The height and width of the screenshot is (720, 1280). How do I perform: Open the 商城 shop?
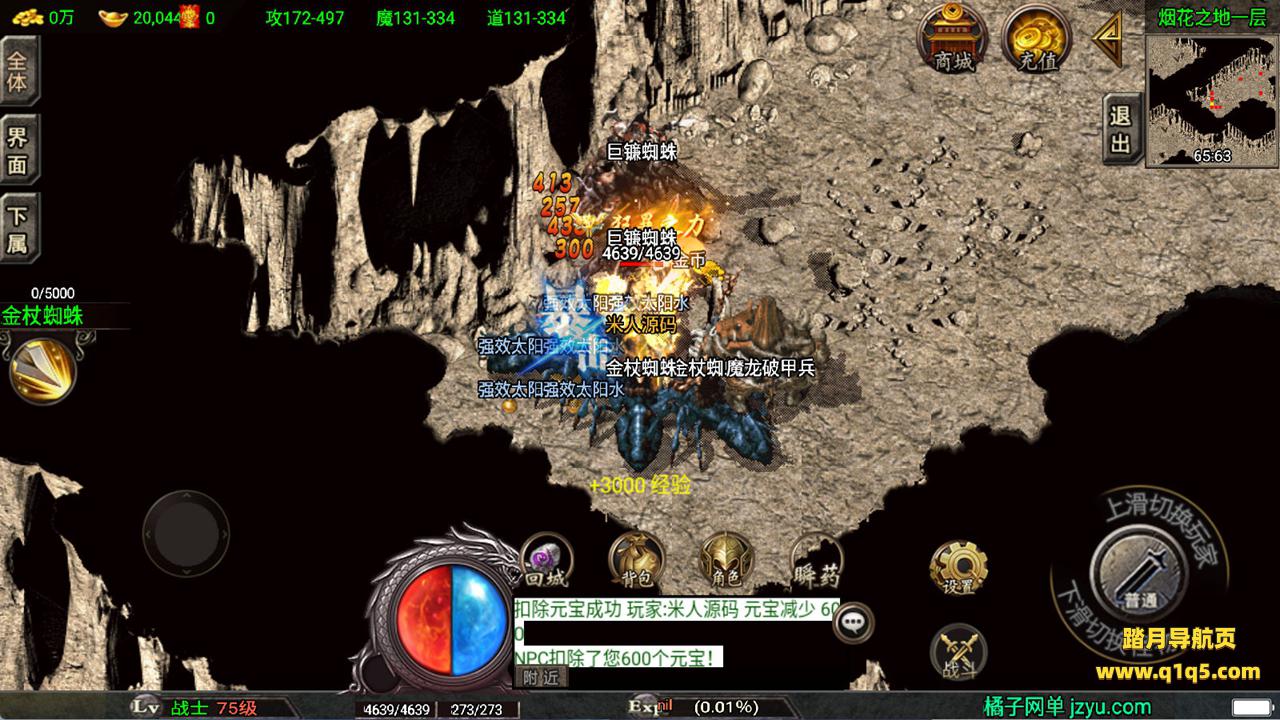[x=953, y=38]
